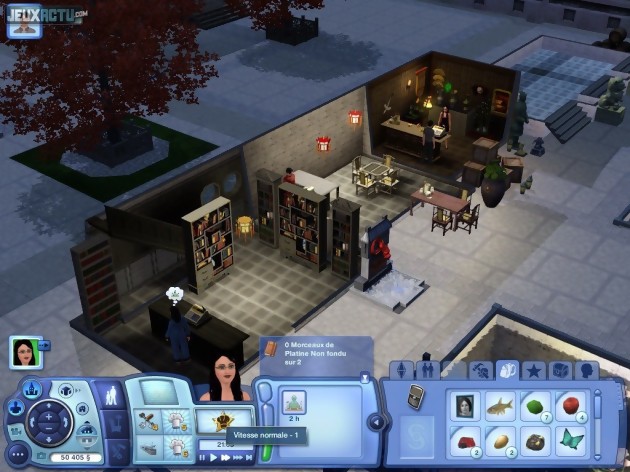Pause the game with the pause button

pos(202,457)
